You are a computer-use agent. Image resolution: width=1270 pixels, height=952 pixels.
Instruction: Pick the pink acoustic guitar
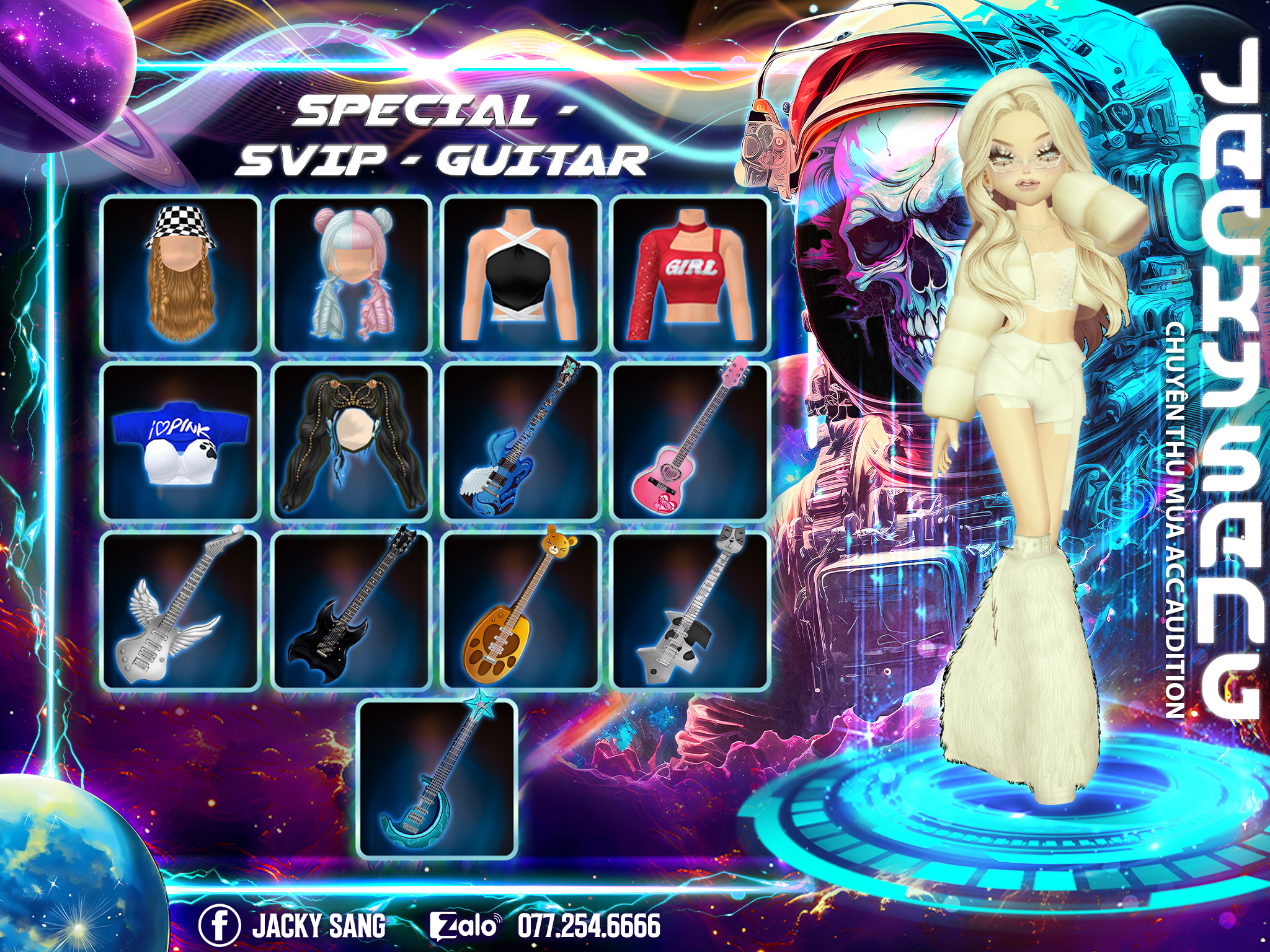691,443
